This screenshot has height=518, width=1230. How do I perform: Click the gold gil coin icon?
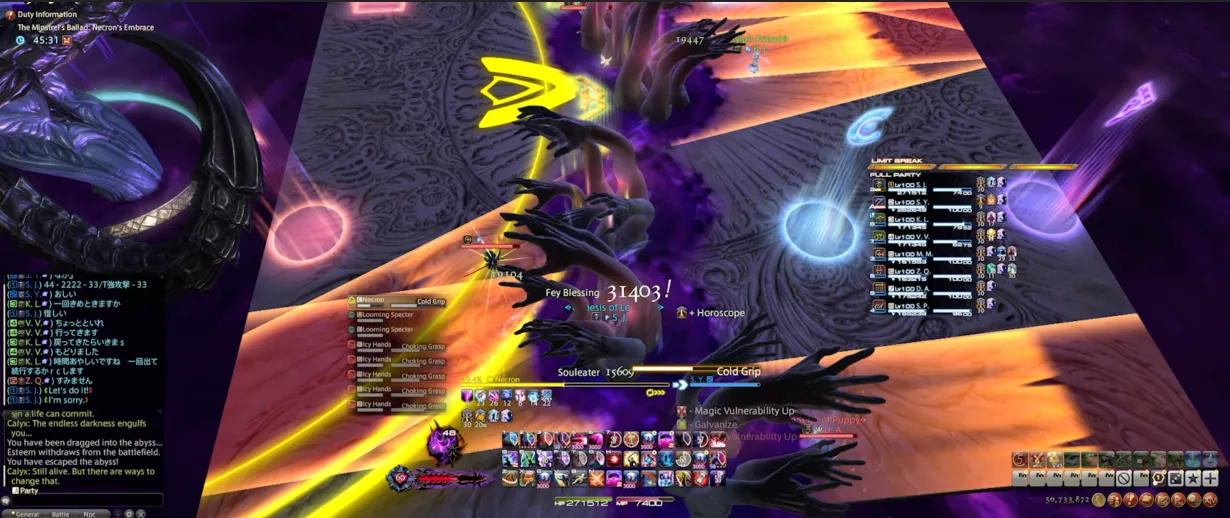[1098, 499]
